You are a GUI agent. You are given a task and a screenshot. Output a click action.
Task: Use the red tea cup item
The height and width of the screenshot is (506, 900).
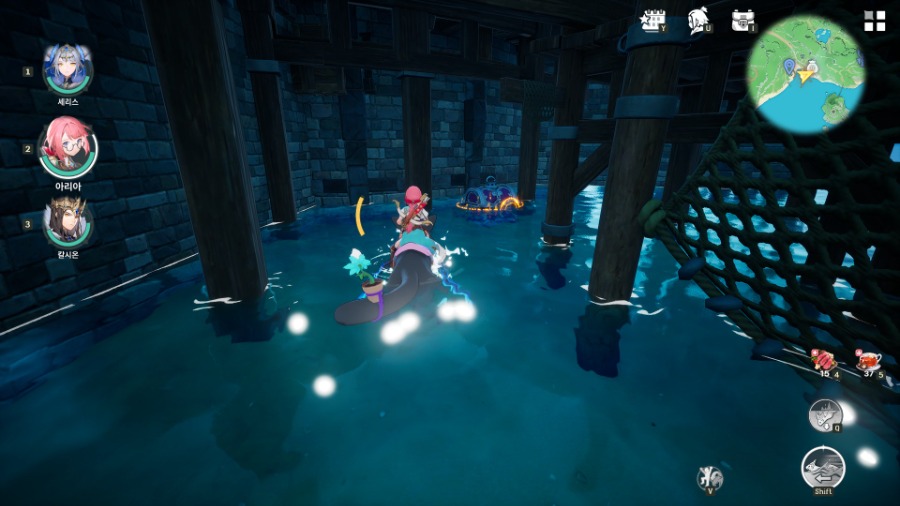[x=867, y=362]
